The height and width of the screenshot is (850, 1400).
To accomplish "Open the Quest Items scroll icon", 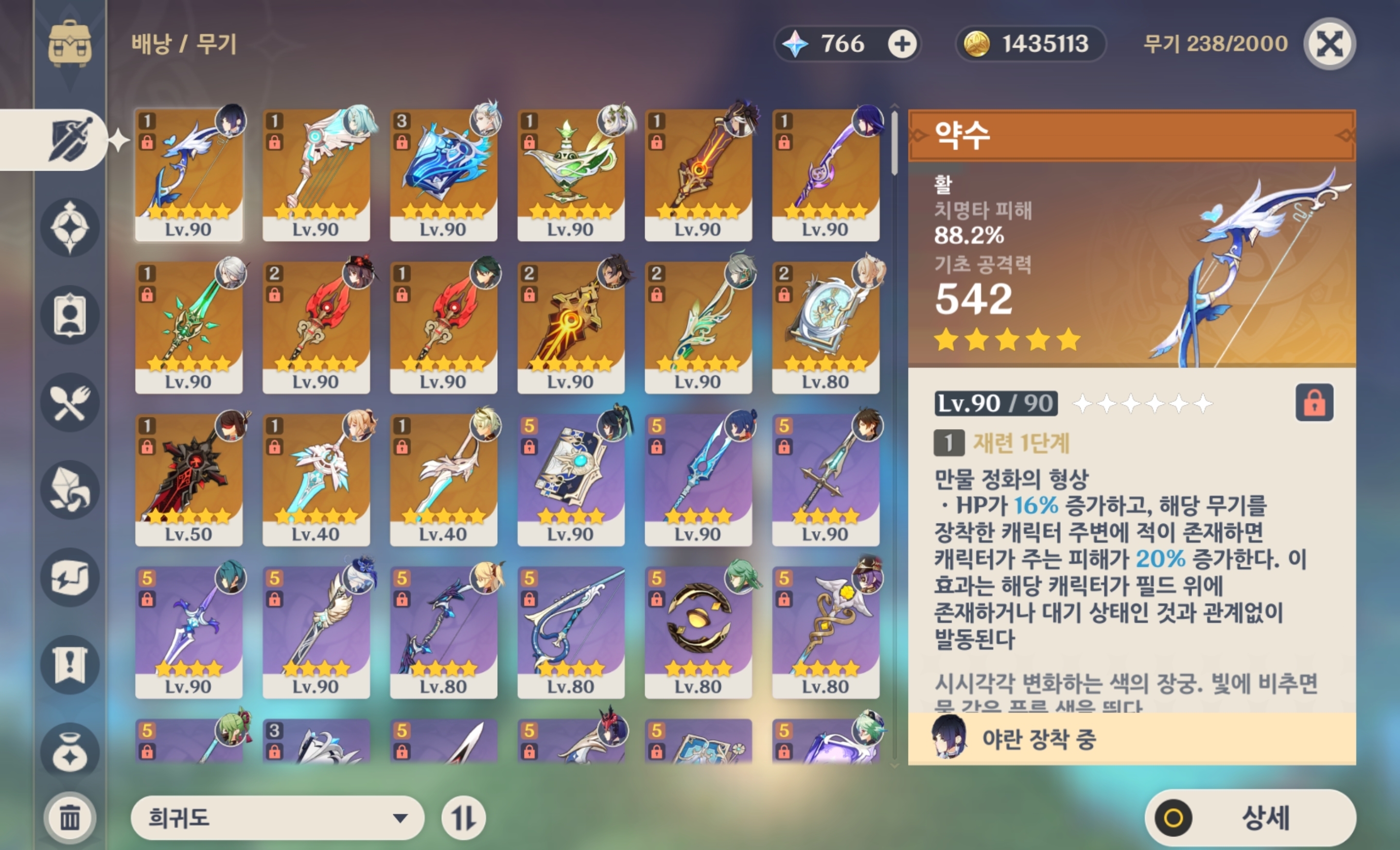I will [x=70, y=665].
